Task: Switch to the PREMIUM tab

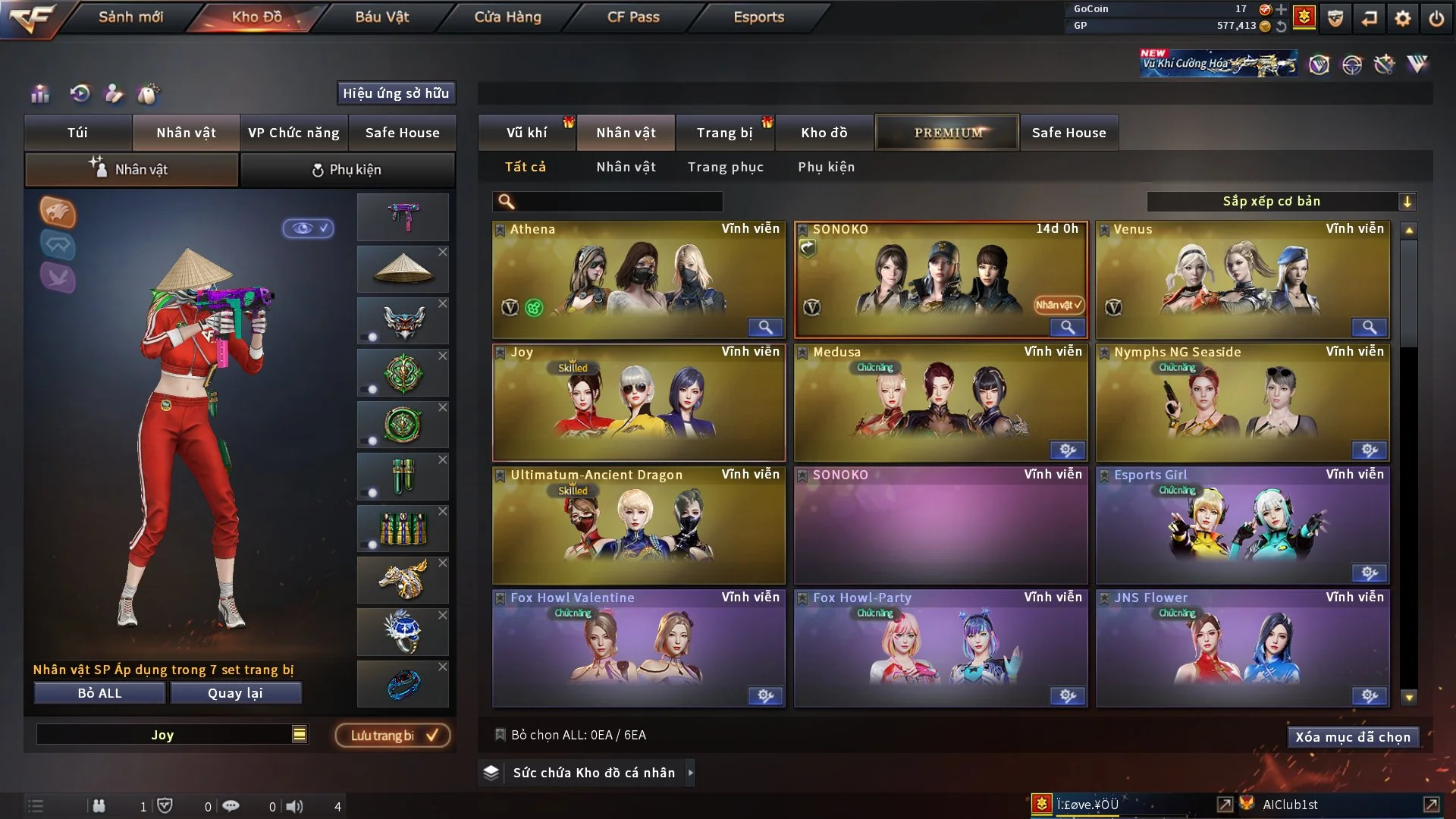Action: coord(947,132)
